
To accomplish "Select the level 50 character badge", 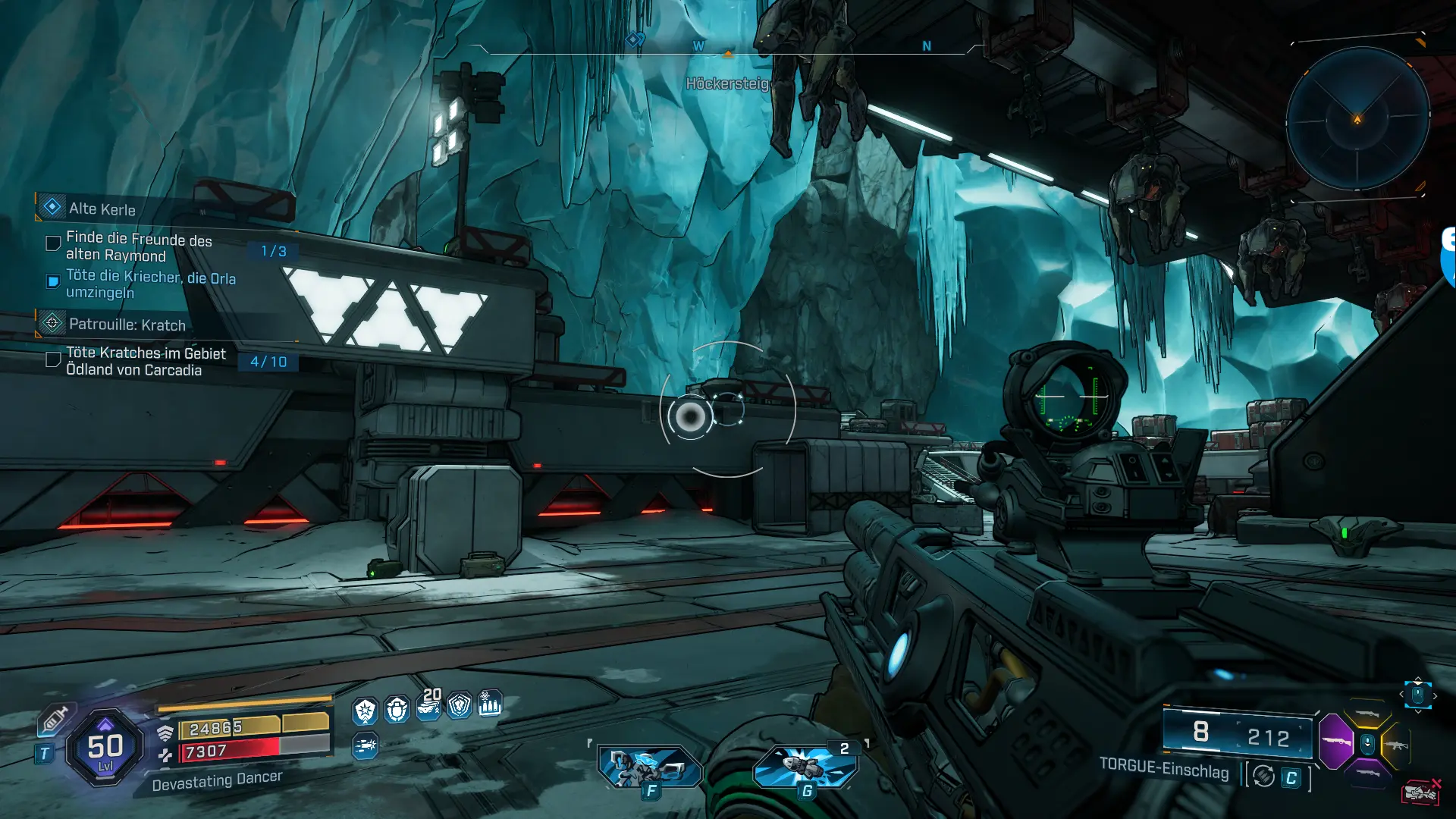I will 105,748.
